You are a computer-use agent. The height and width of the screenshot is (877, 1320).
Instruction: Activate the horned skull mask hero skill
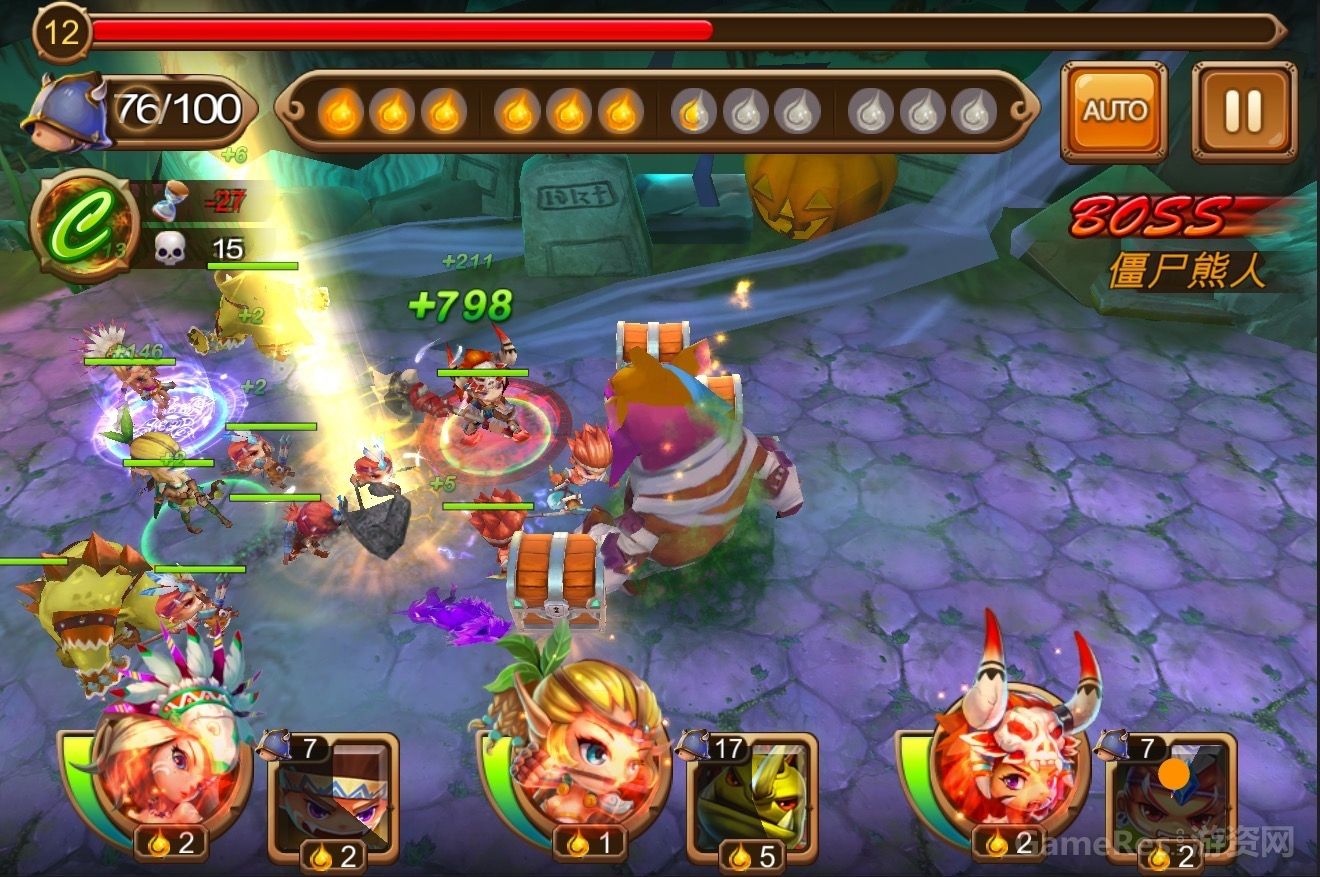click(1005, 770)
